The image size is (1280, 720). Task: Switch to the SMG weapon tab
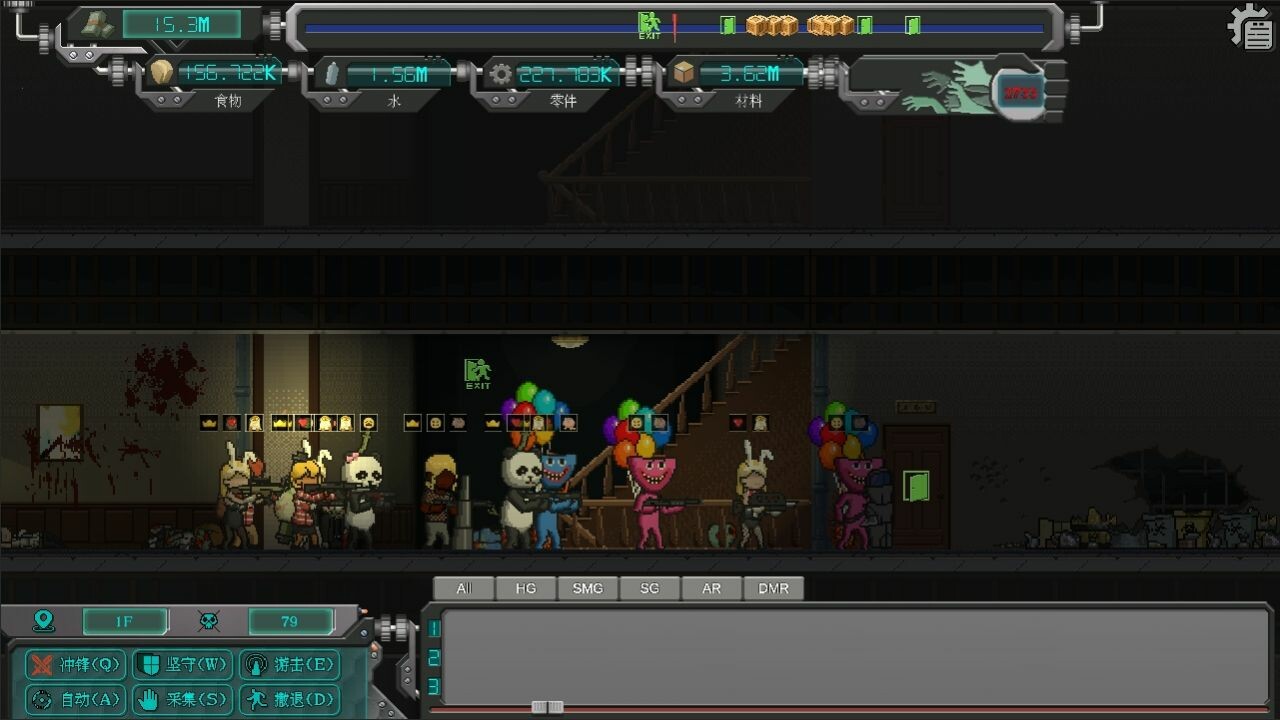click(x=587, y=588)
